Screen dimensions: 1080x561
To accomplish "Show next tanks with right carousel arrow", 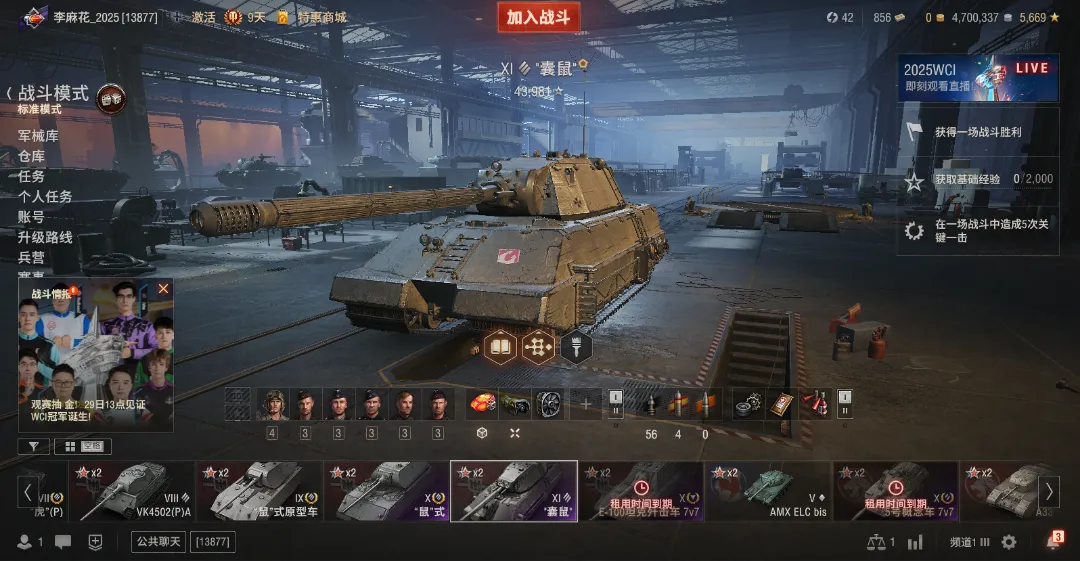I will pyautogui.click(x=1049, y=491).
